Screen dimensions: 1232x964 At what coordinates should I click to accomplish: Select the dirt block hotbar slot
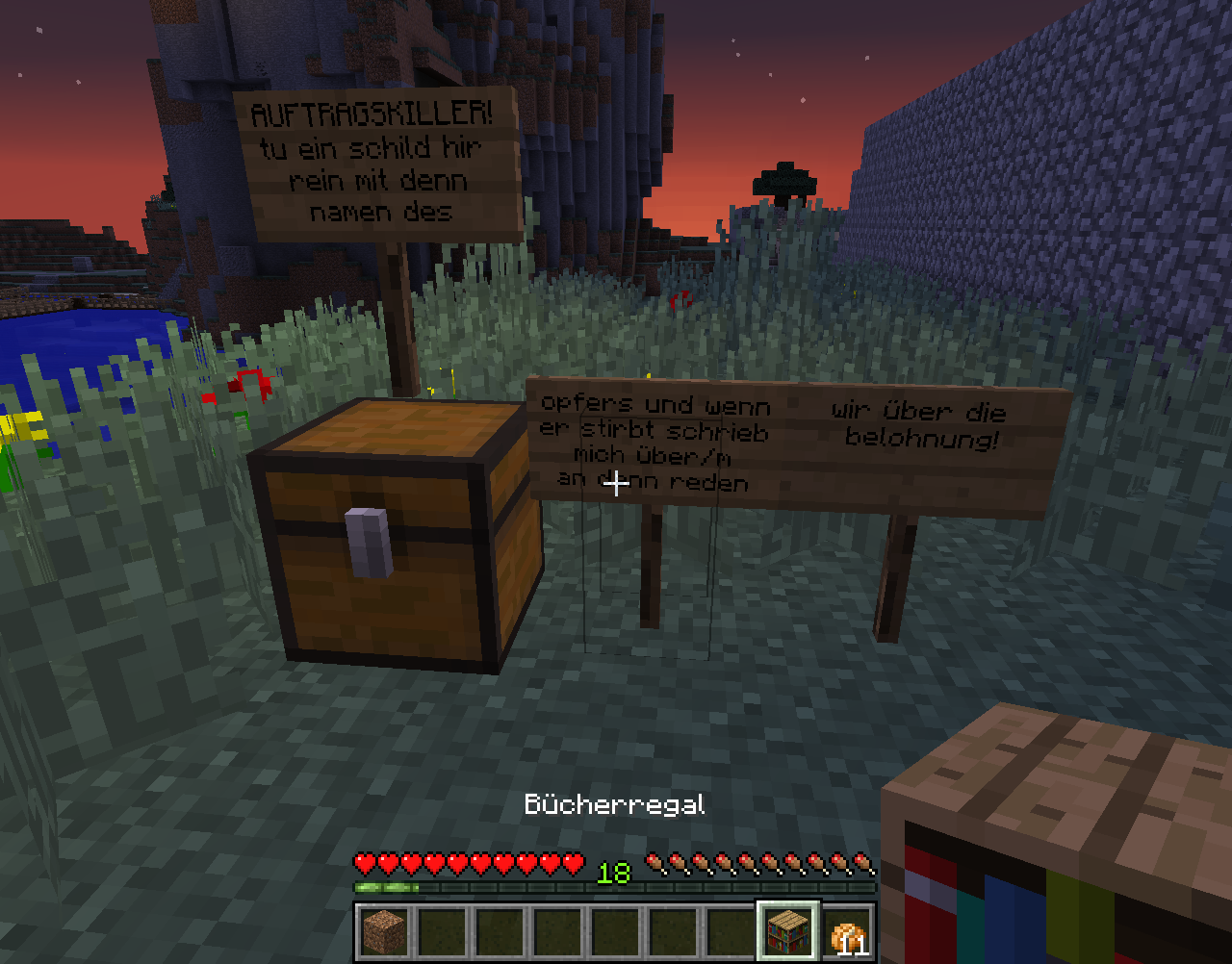pos(384,931)
